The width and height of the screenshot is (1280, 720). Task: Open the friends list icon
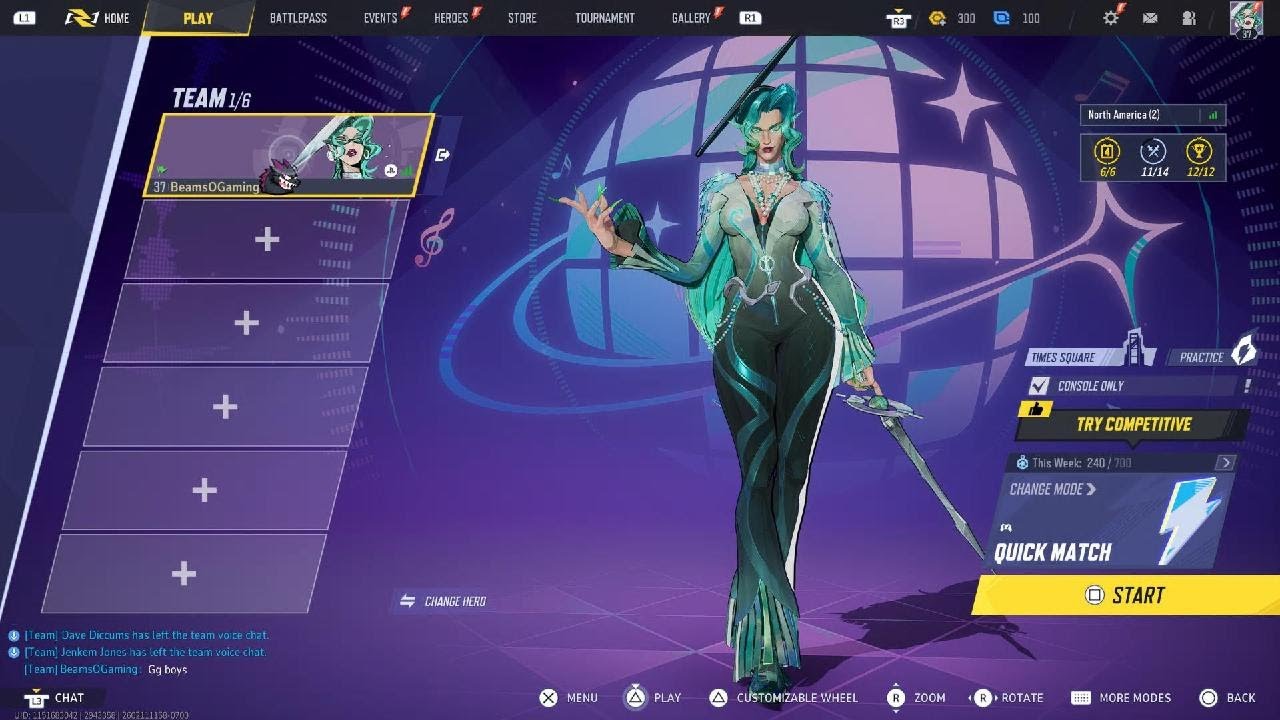point(1189,18)
